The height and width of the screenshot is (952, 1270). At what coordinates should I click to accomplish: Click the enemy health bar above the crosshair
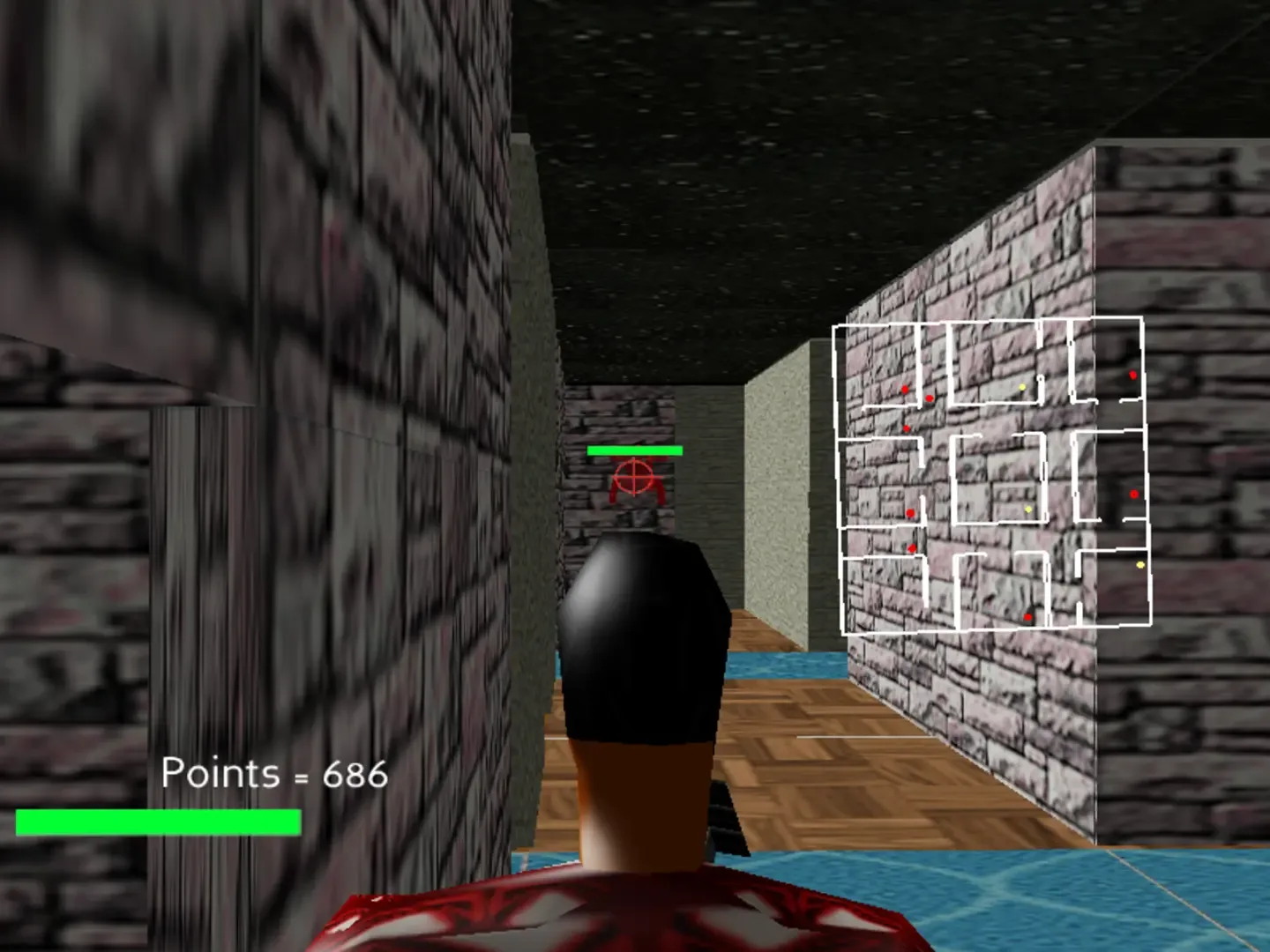pos(634,451)
